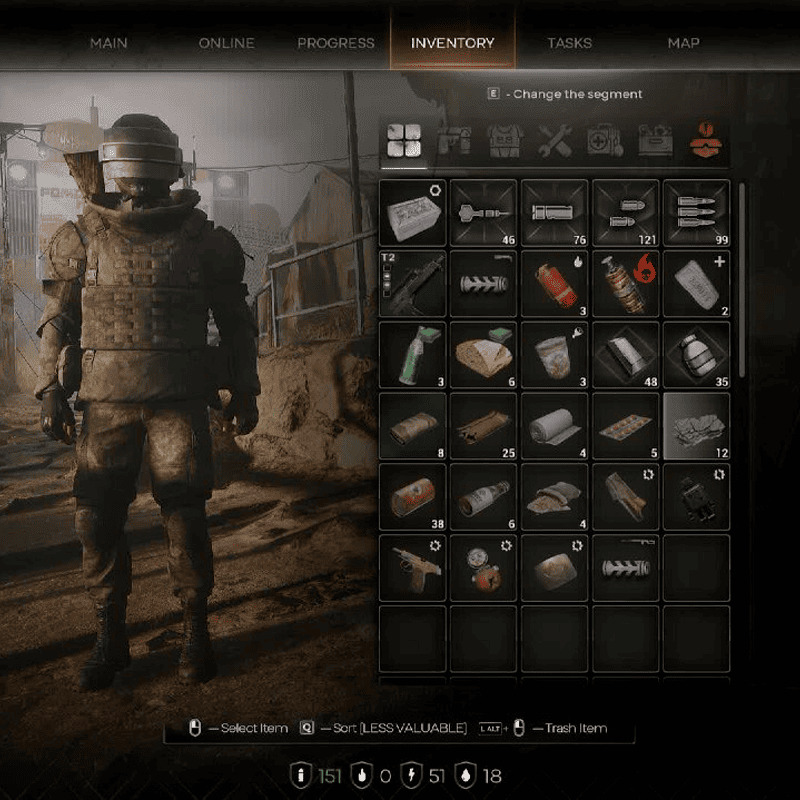Image resolution: width=800 pixels, height=800 pixels.
Task: Open the crossed wrench tools category
Action: tap(554, 142)
